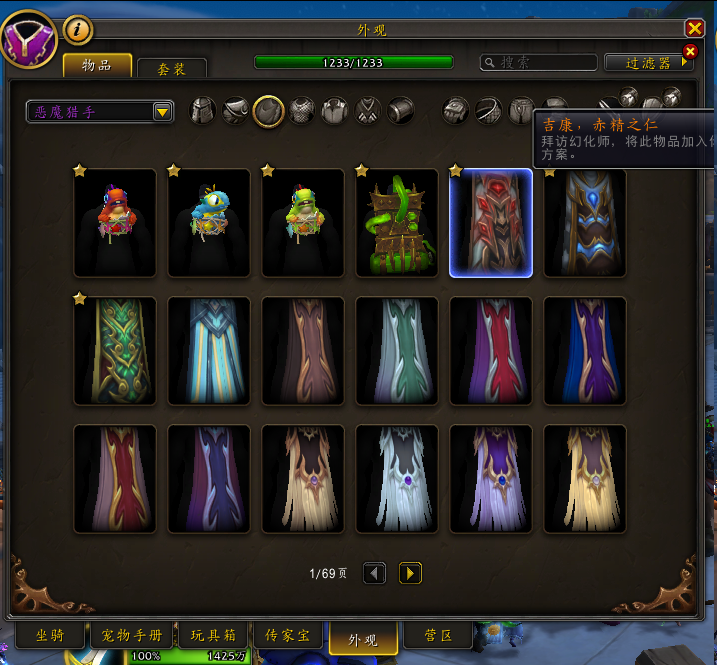The image size is (717, 665).
Task: Go to the previous appearance page
Action: 374,573
